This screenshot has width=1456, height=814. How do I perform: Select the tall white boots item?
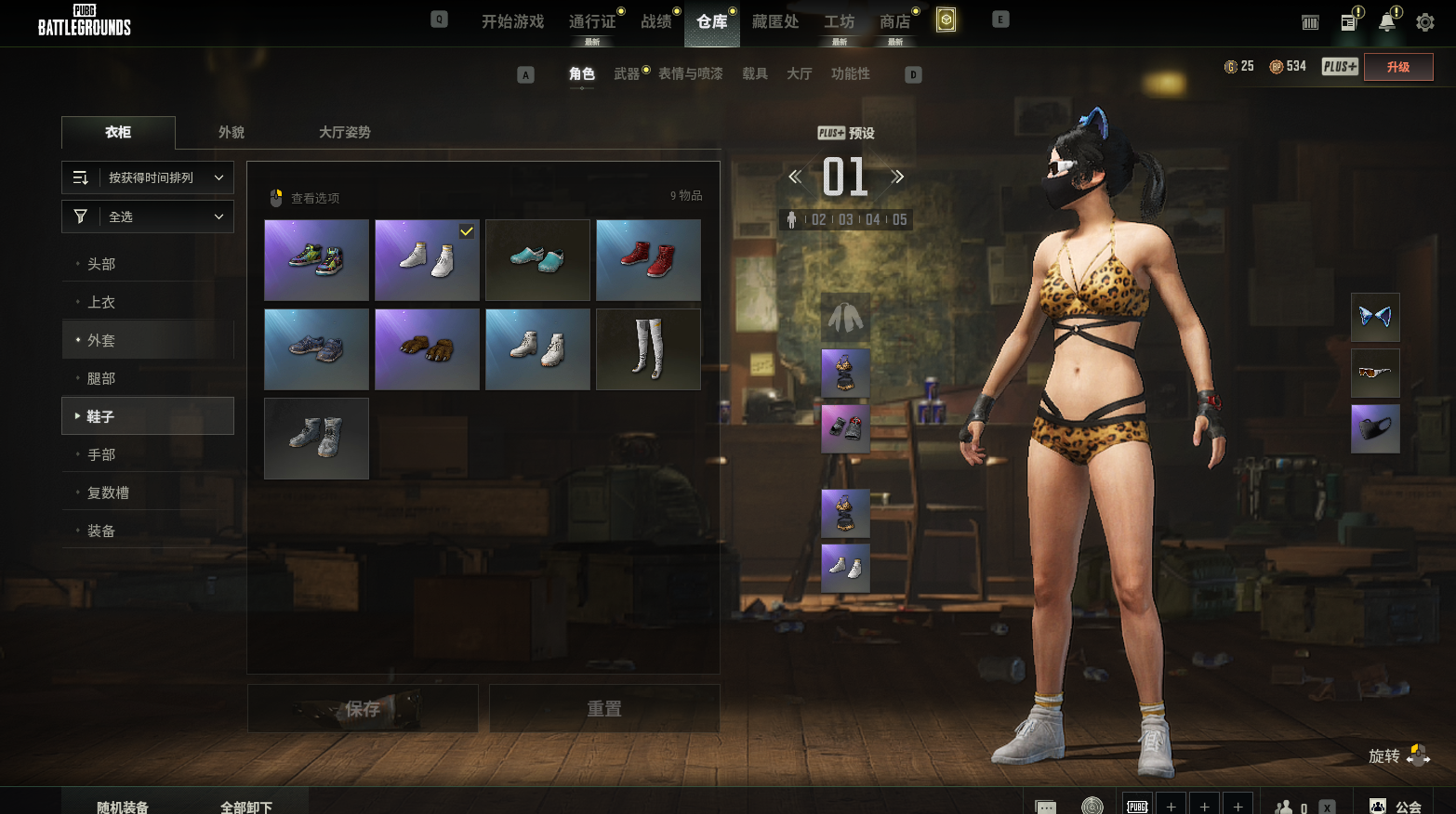point(648,349)
